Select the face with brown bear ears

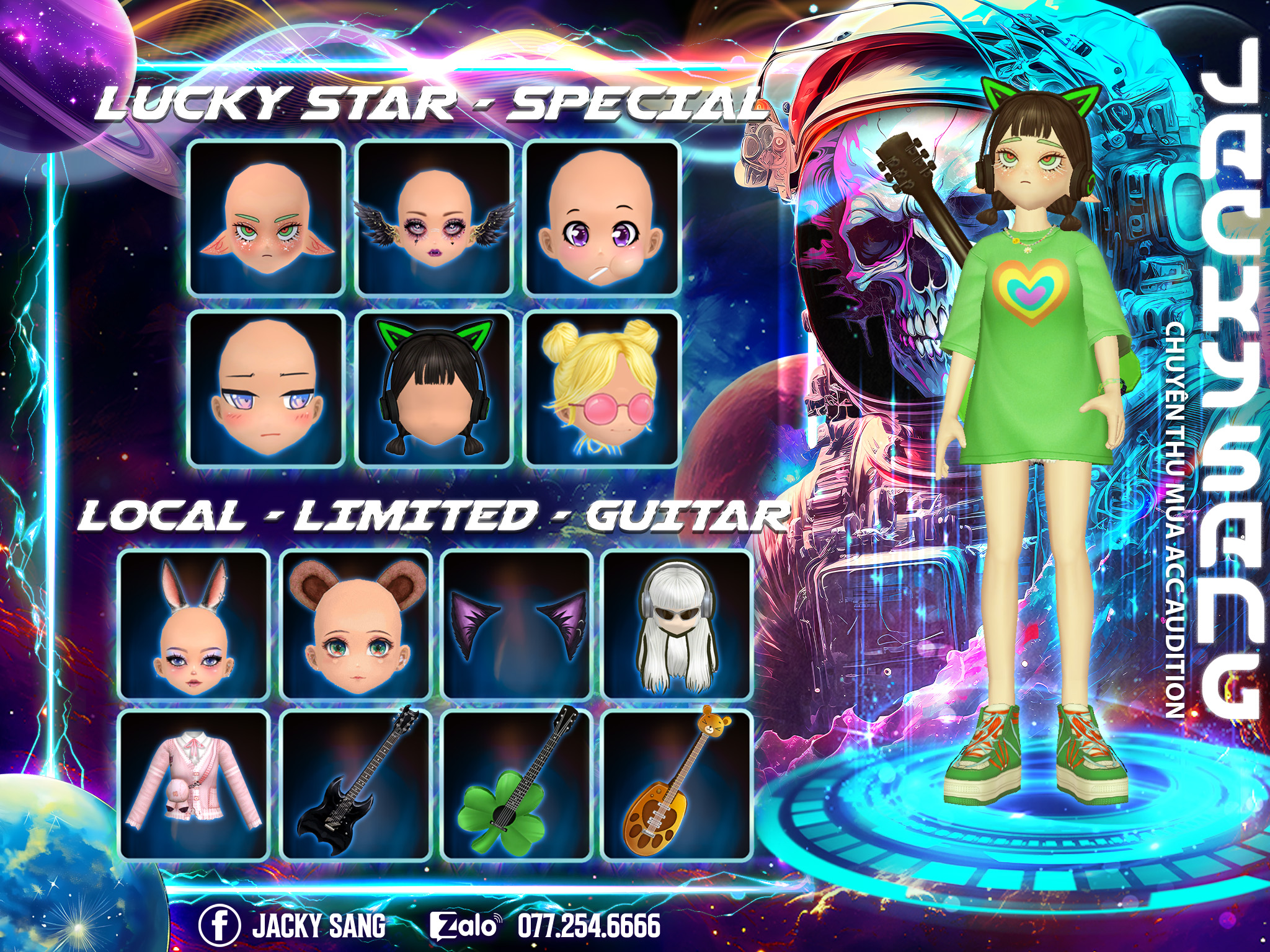(x=355, y=625)
